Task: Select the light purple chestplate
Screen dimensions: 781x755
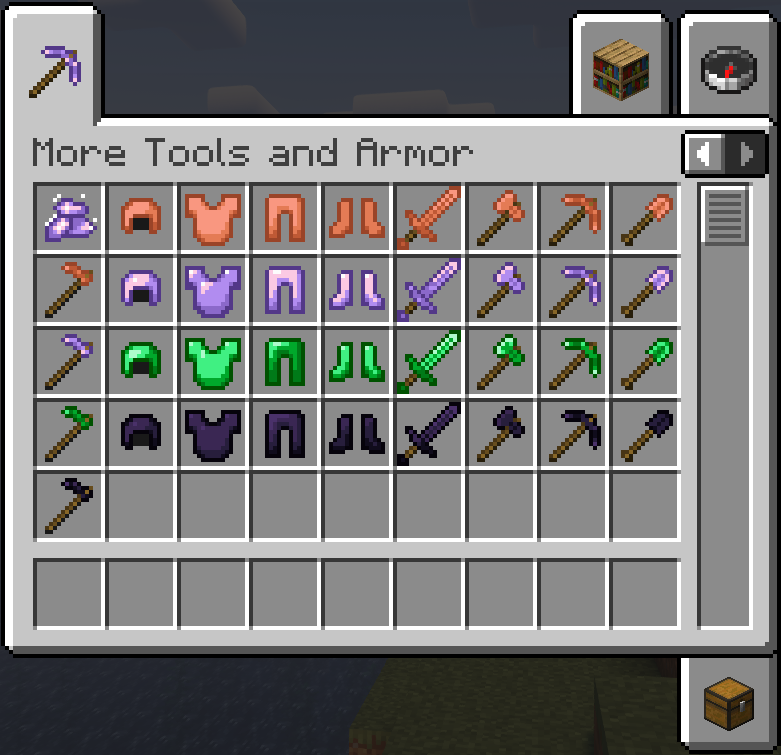Action: tap(214, 290)
